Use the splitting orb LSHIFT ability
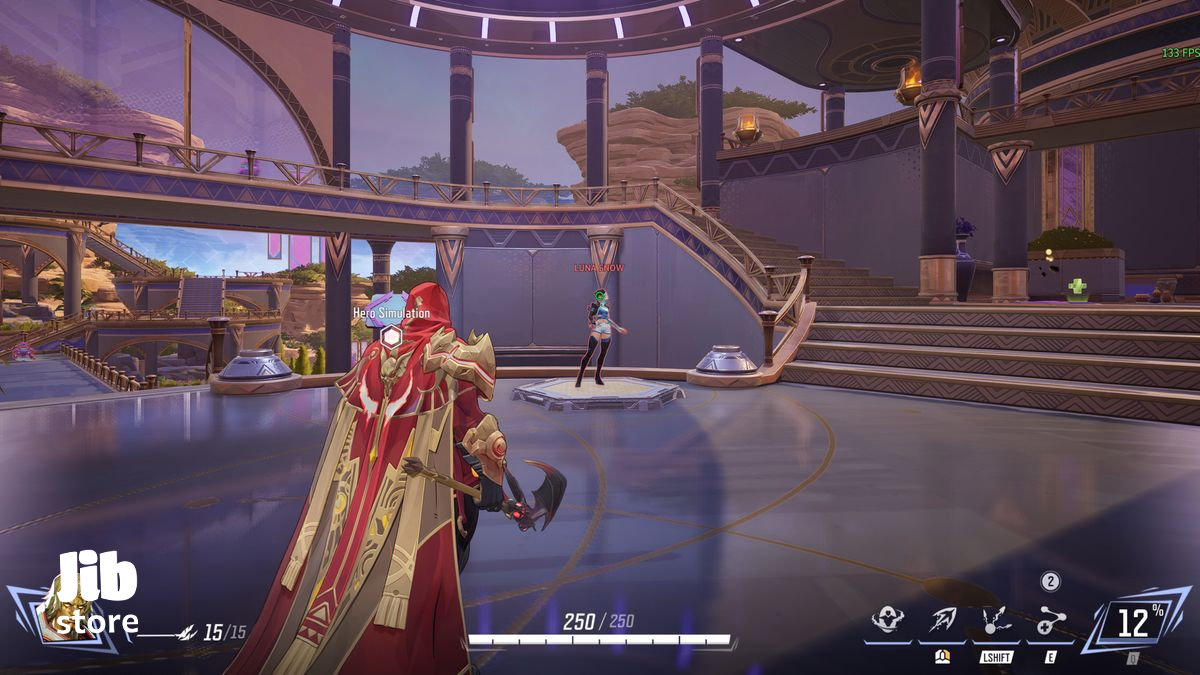 [994, 621]
